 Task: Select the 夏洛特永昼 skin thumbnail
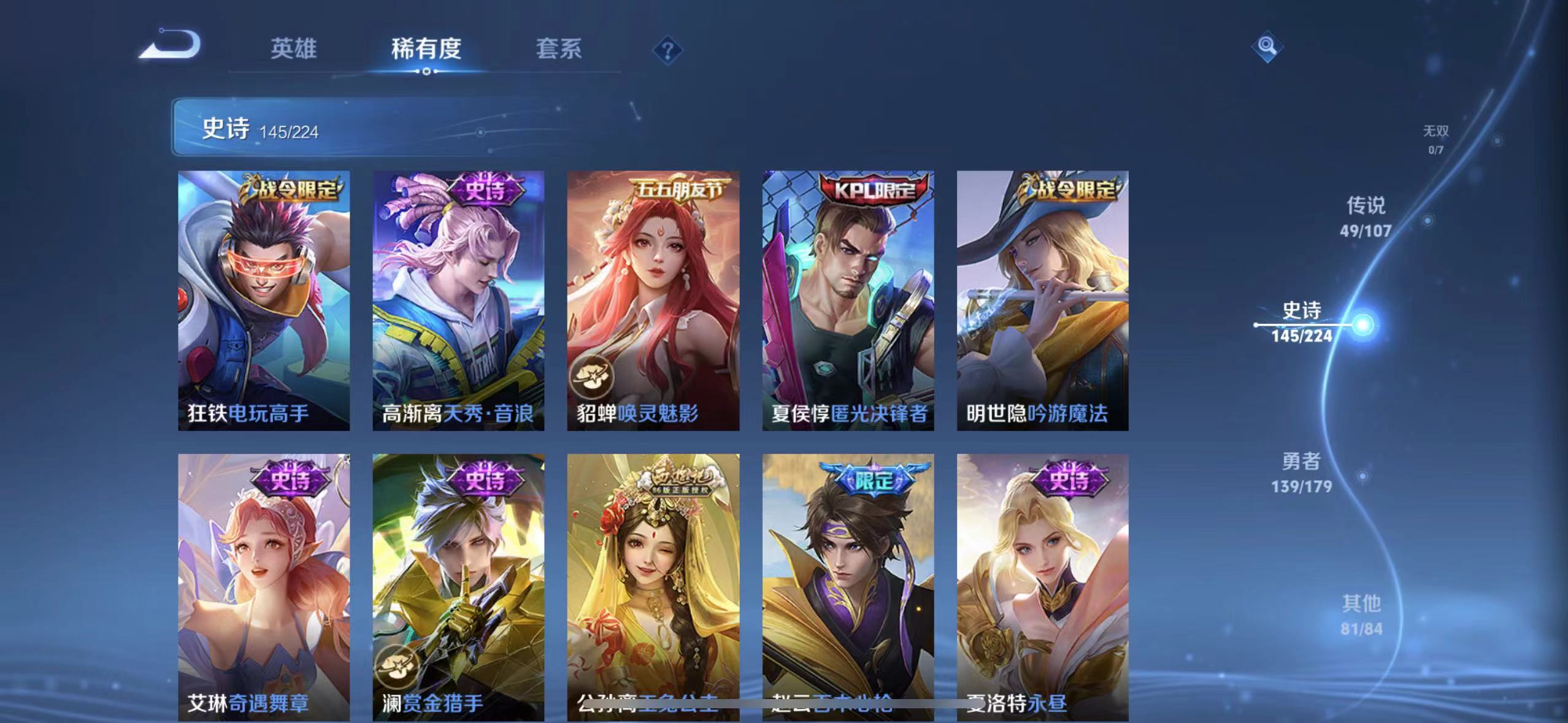pyautogui.click(x=1043, y=583)
